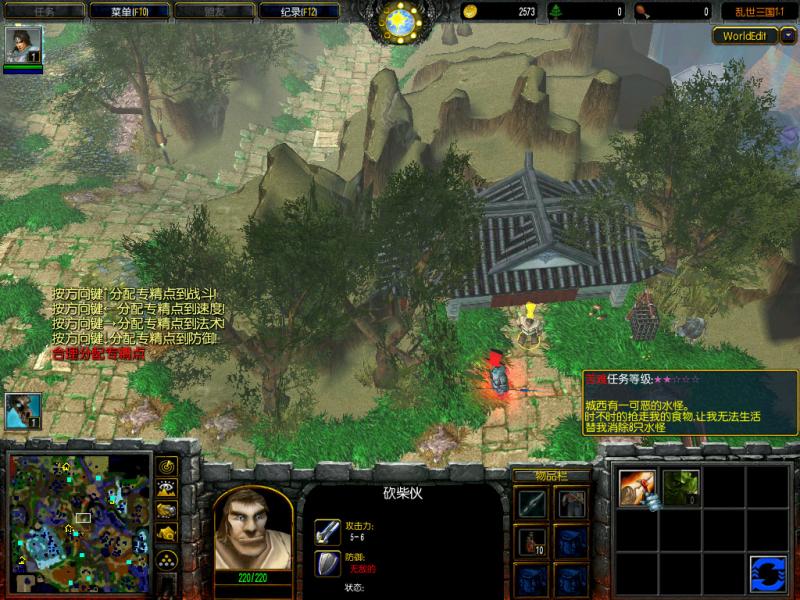Click the woodcutter unit portrait

tap(252, 525)
